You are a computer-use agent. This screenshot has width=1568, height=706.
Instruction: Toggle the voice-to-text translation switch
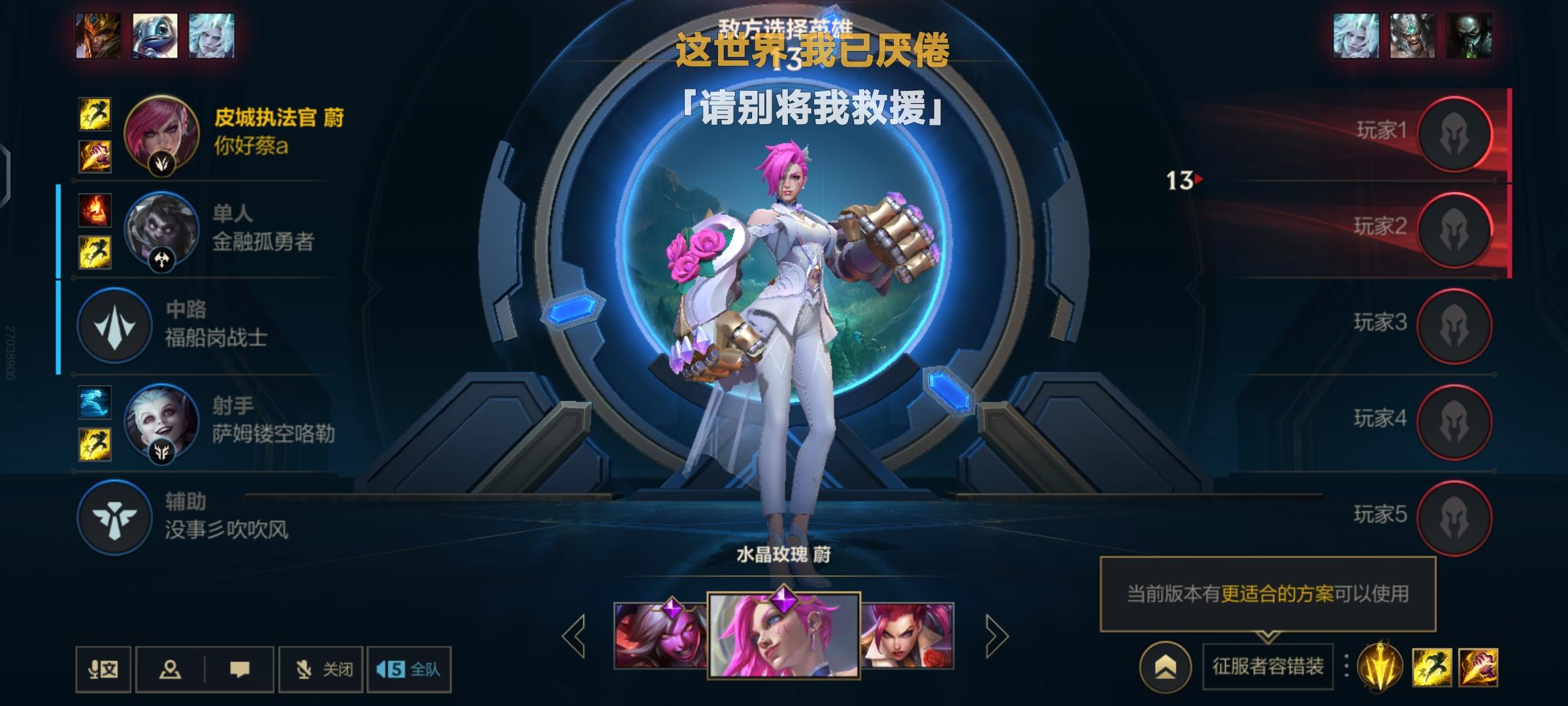click(x=103, y=669)
